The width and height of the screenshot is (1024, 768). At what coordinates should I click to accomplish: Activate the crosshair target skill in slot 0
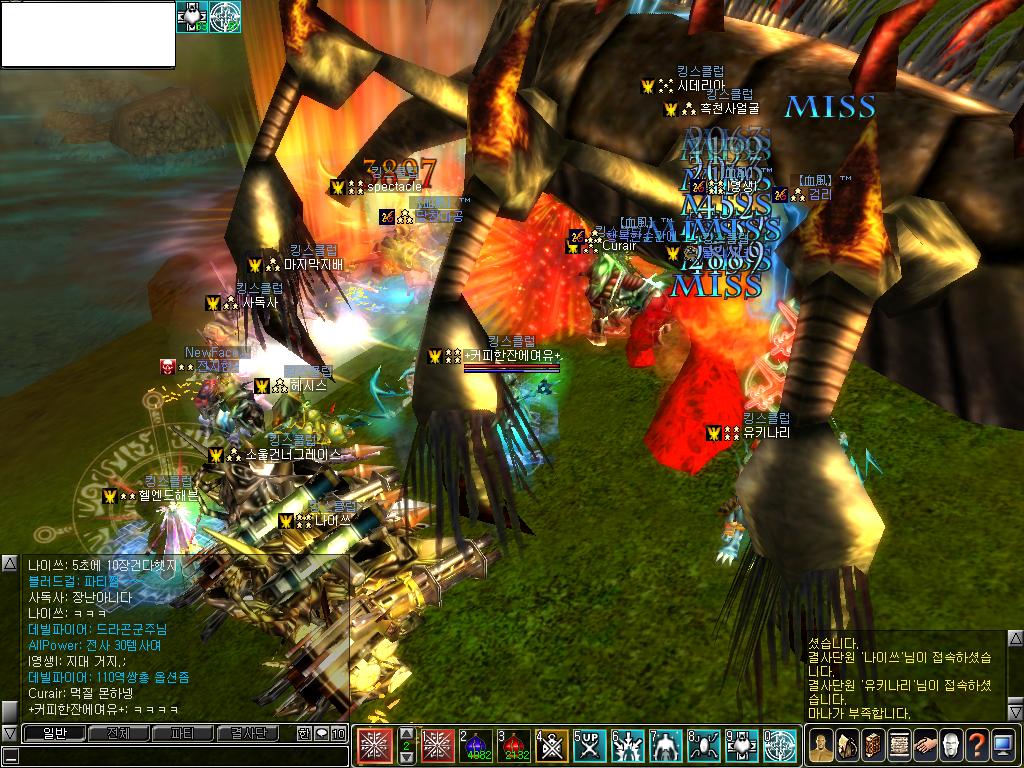coord(780,745)
